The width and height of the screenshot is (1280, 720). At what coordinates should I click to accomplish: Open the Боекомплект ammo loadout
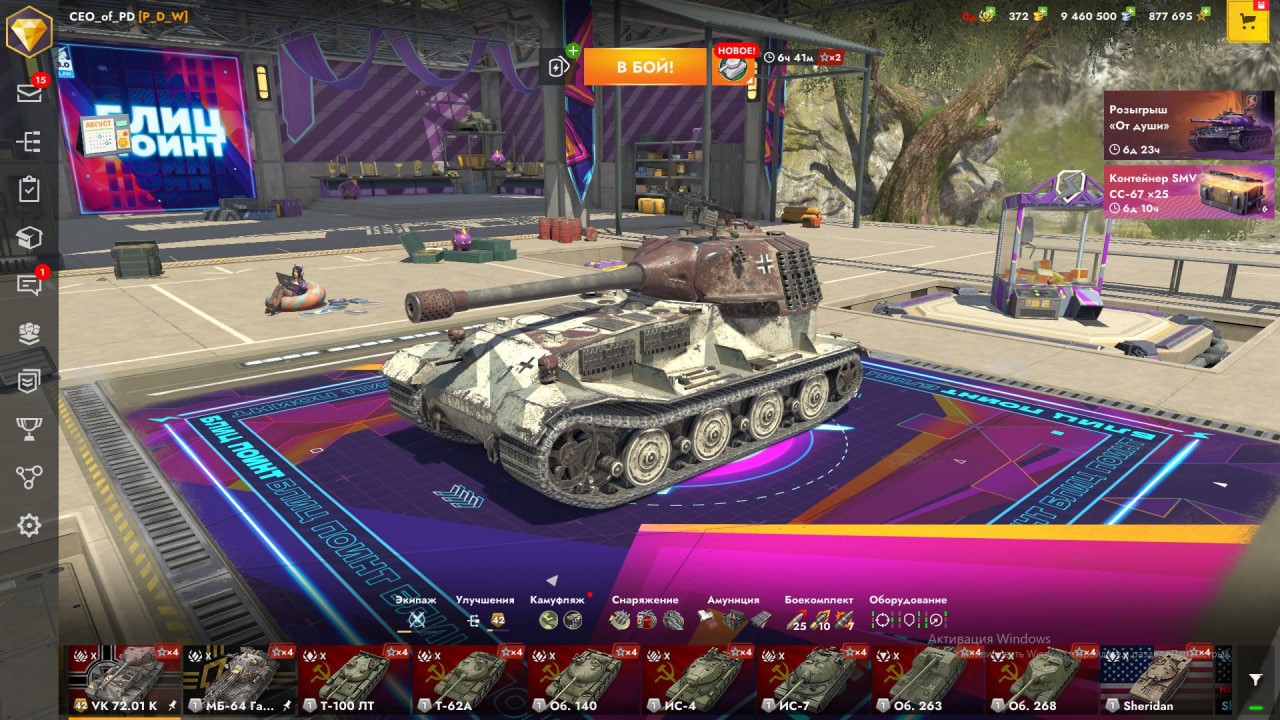[x=819, y=619]
